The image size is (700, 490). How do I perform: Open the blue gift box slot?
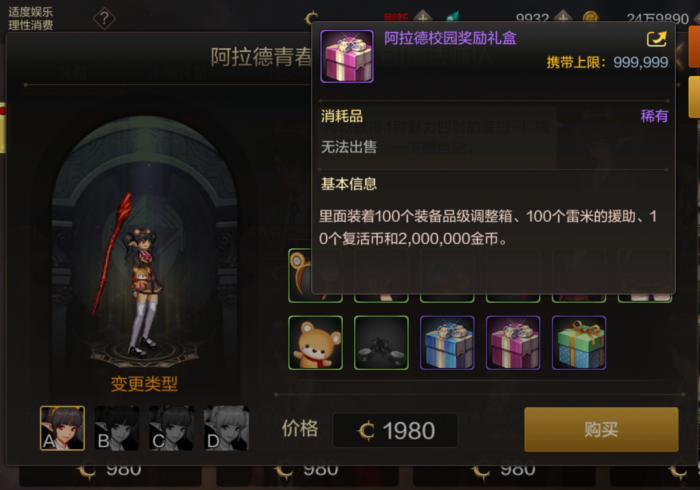[447, 343]
